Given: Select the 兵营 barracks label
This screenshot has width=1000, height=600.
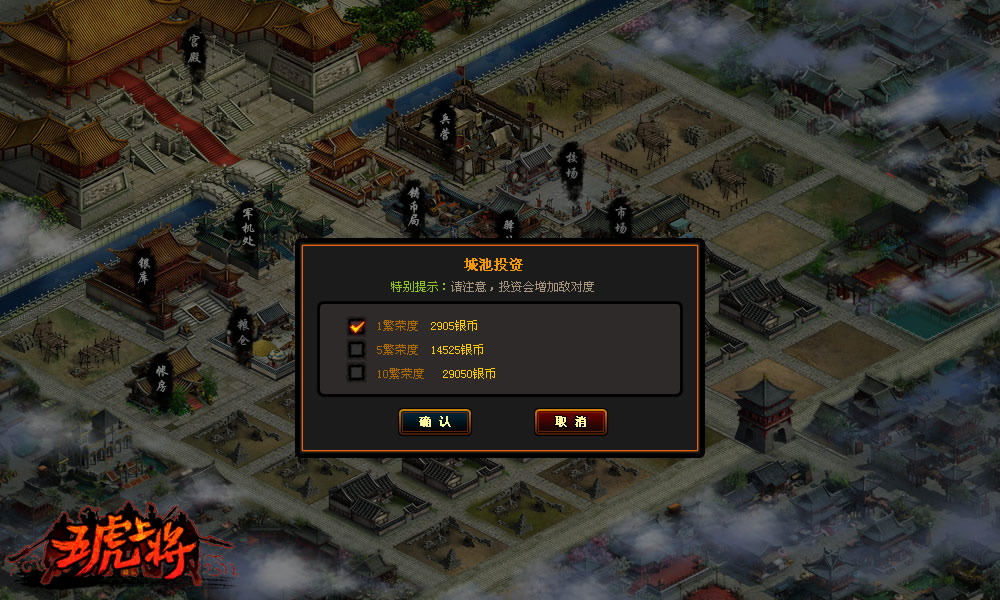Looking at the screenshot, I should click(x=446, y=125).
